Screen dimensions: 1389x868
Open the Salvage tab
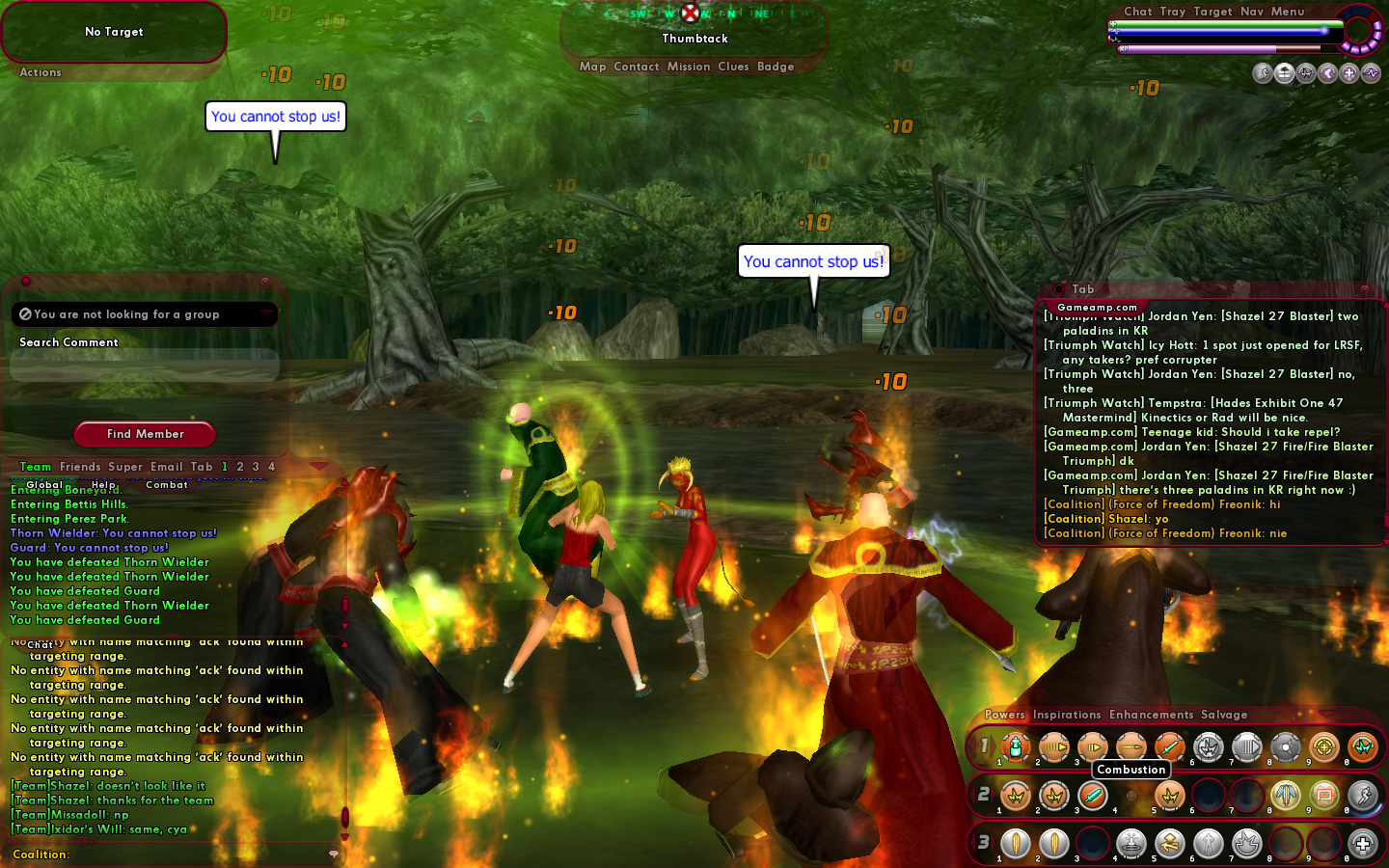coord(1224,715)
